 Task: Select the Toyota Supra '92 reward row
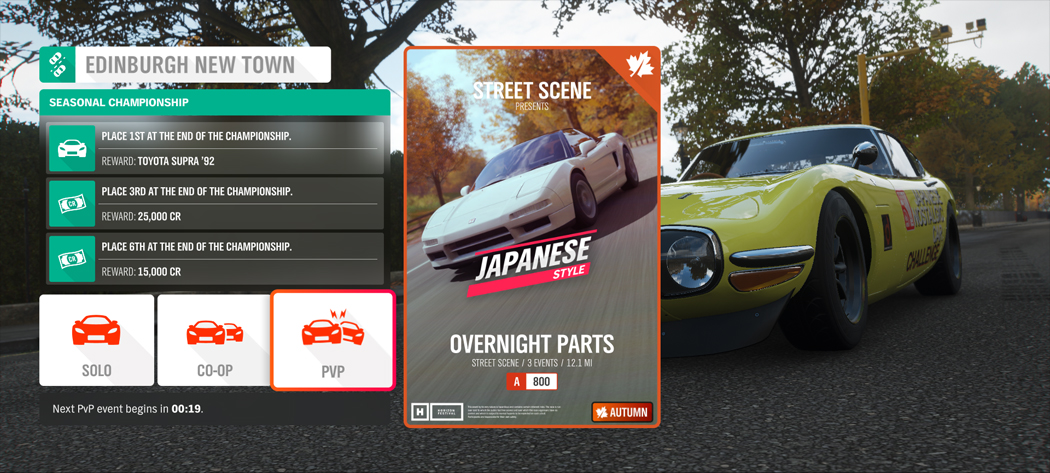click(x=216, y=148)
